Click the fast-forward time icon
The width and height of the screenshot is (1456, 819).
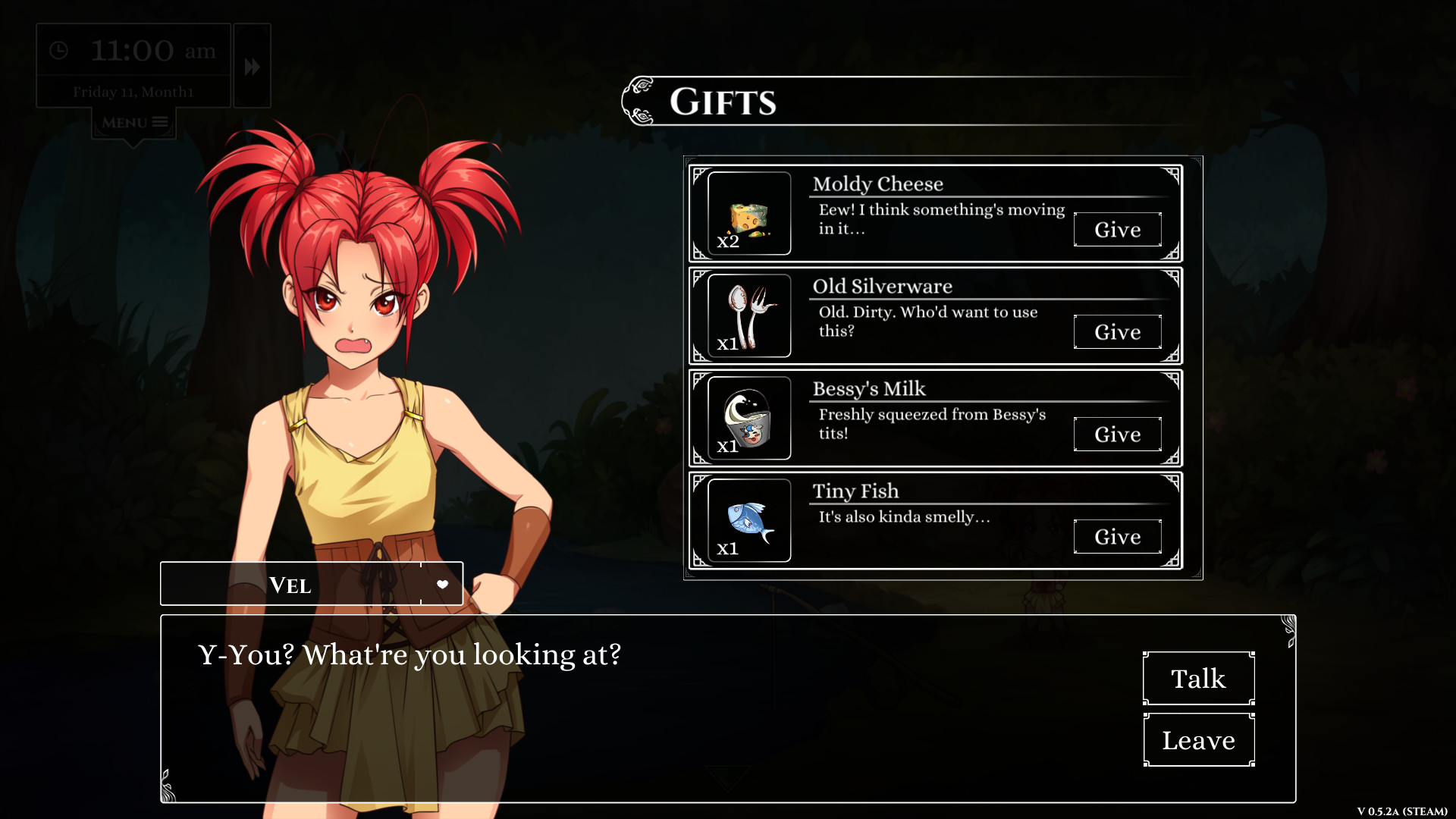251,66
